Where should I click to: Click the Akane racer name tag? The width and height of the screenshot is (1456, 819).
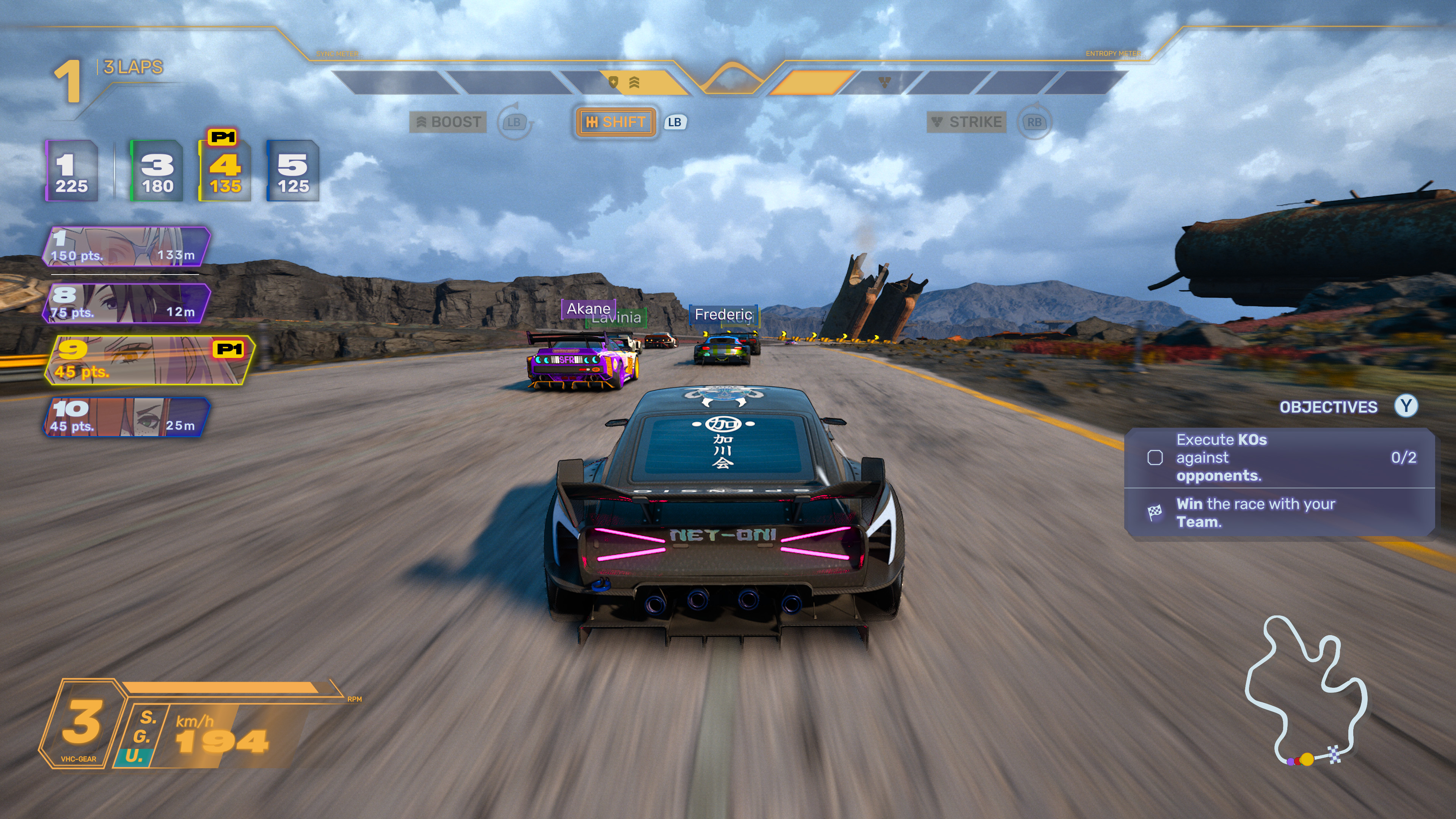(x=588, y=309)
